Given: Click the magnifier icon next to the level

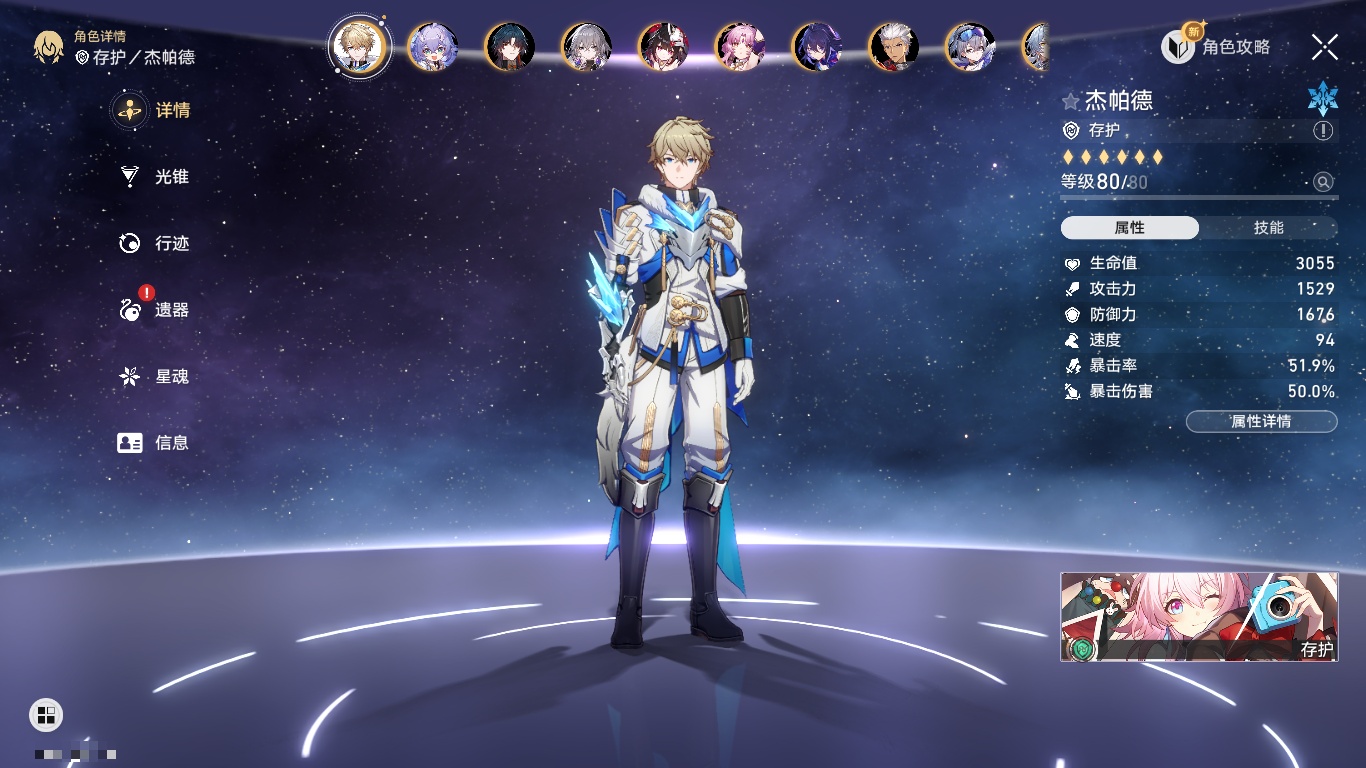Looking at the screenshot, I should pos(1323,182).
